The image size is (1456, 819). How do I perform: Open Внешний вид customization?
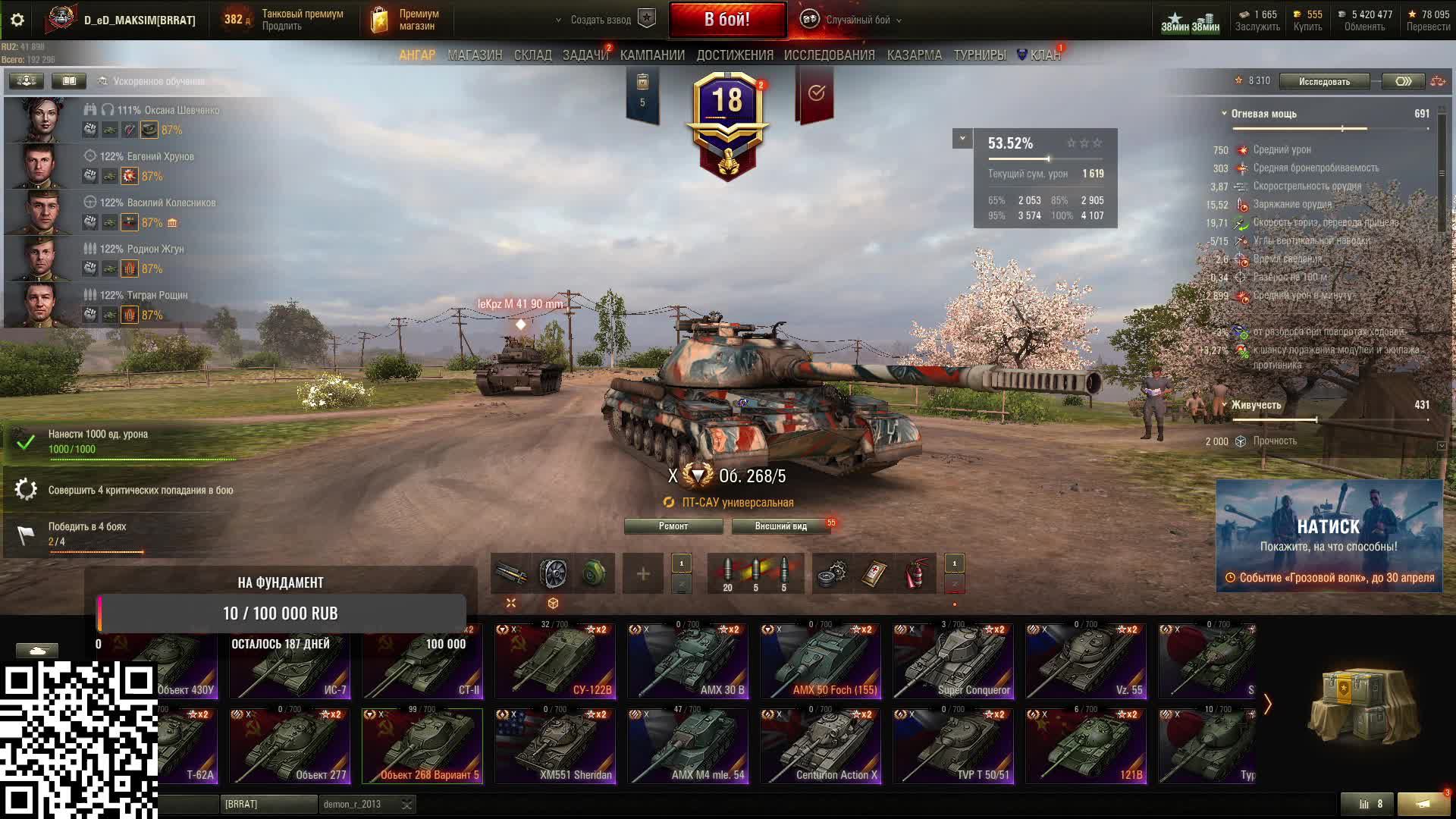[780, 526]
